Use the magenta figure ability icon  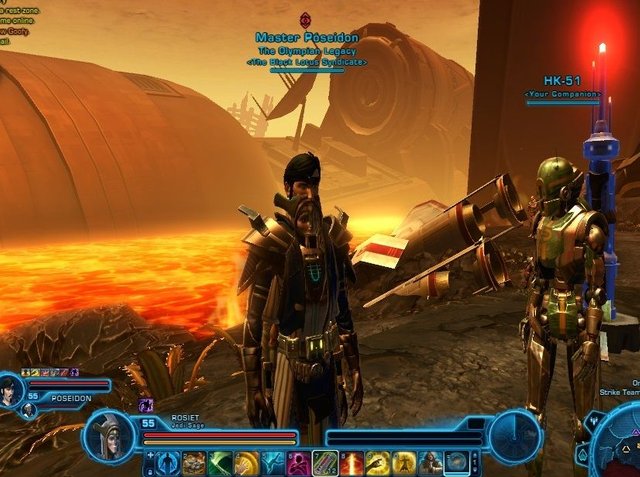tap(299, 463)
